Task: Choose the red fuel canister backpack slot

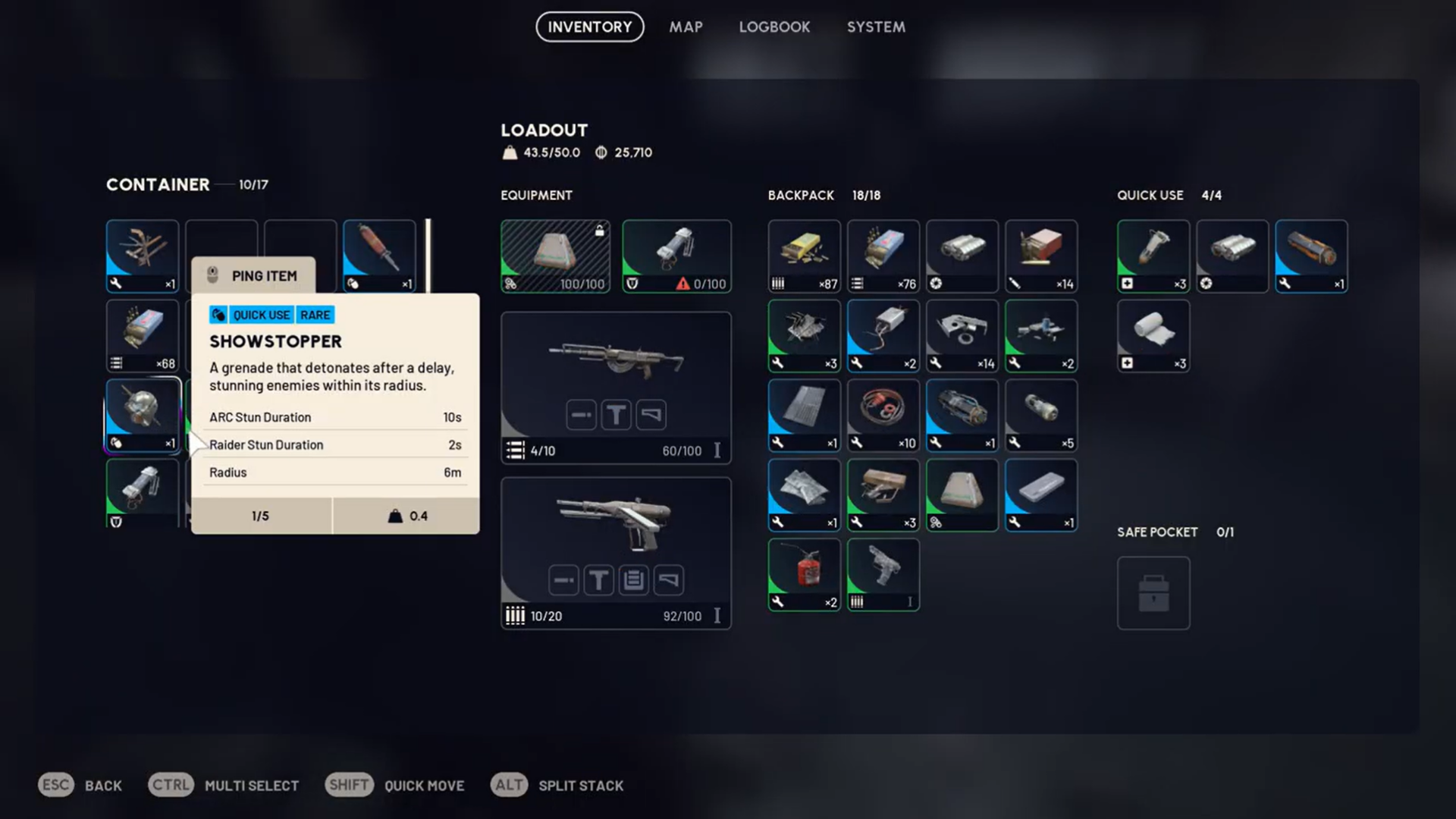Action: point(804,574)
